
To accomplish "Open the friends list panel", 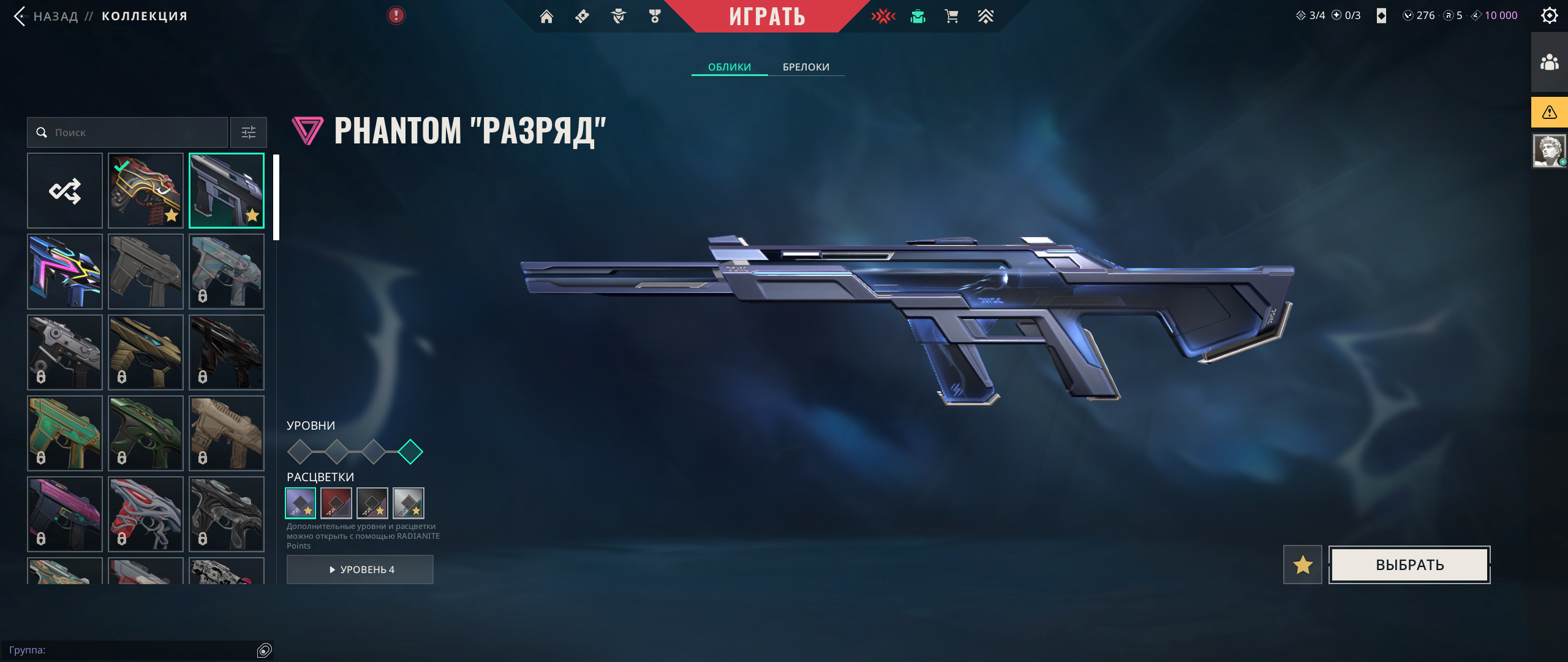I will click(x=1549, y=63).
